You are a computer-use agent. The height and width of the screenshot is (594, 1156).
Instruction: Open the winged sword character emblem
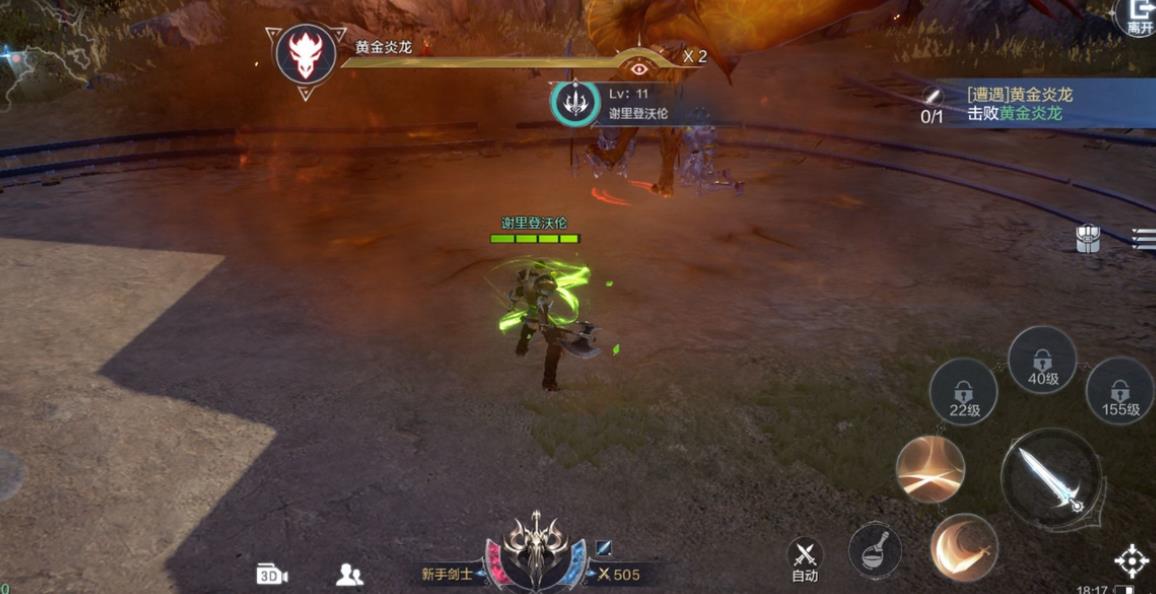tap(535, 548)
